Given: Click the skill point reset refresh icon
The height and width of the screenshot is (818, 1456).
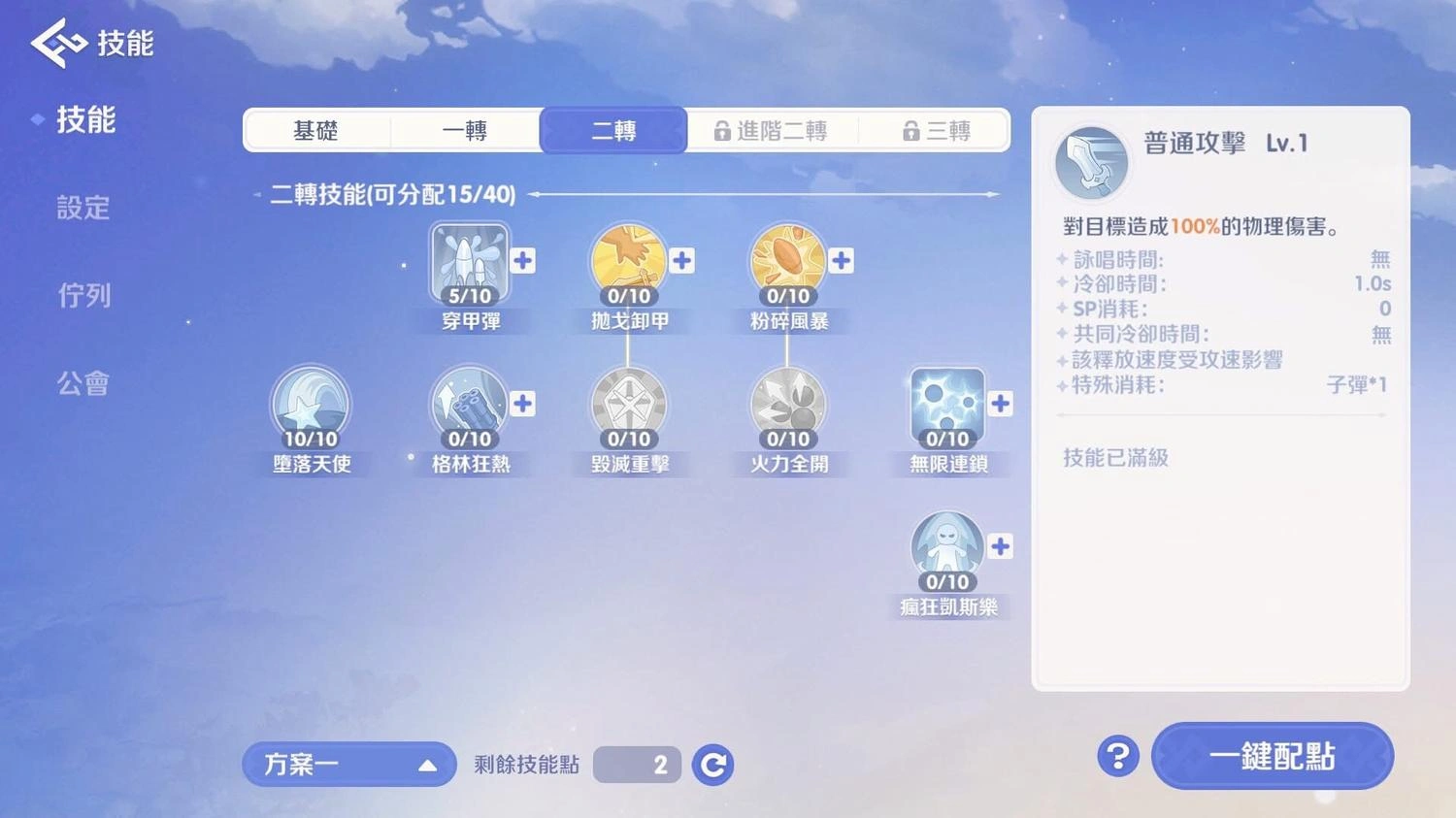Looking at the screenshot, I should click(711, 765).
